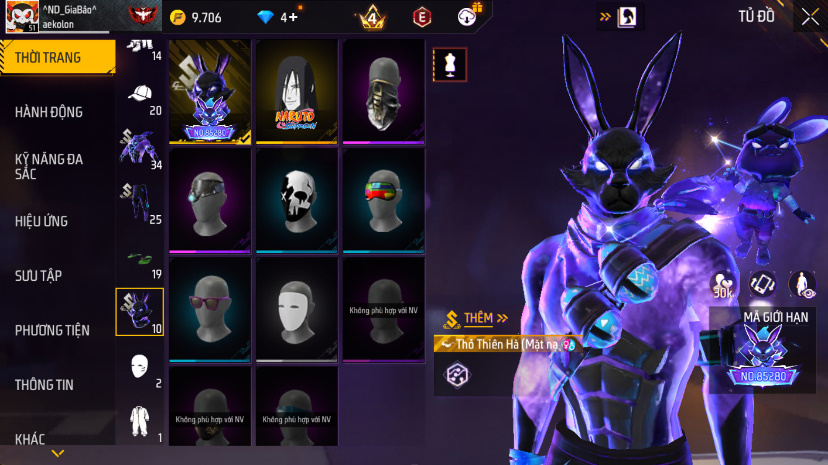
Task: Open the KỸ NĂNG ĐA SẮC tab
Action: 48,166
